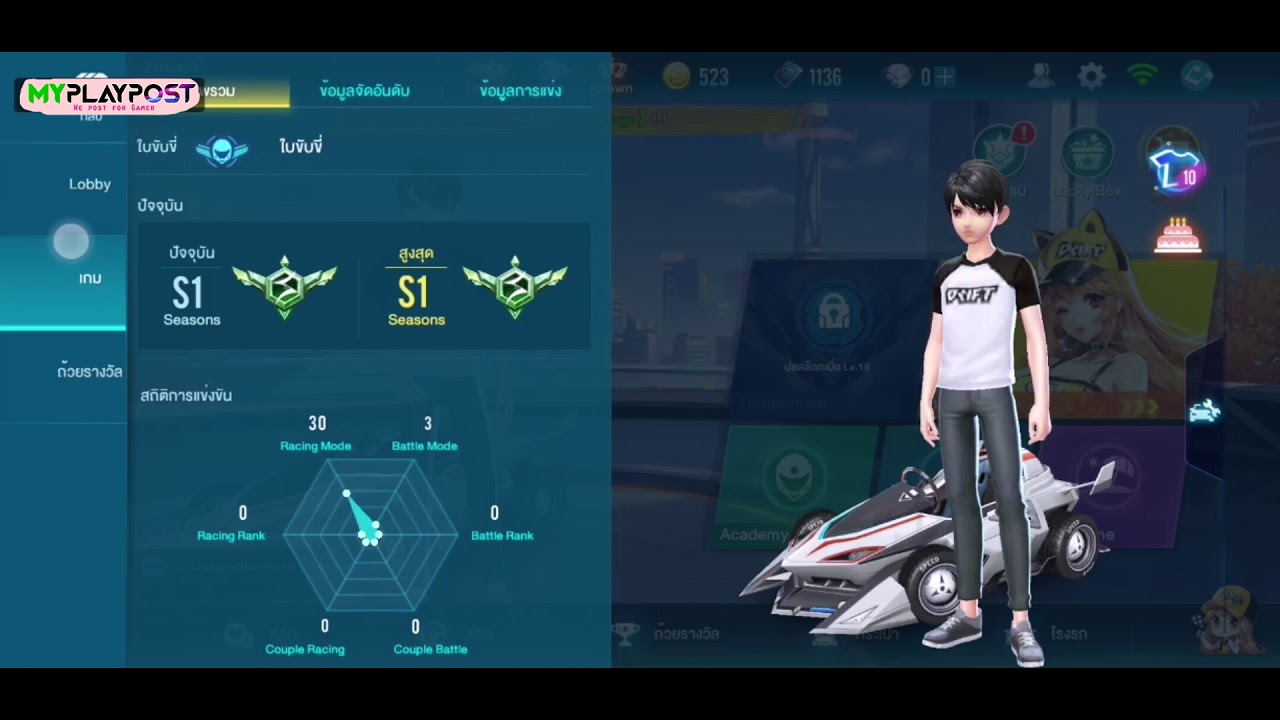The image size is (1280, 720).
Task: Select the Lobby side menu entry
Action: 89,184
